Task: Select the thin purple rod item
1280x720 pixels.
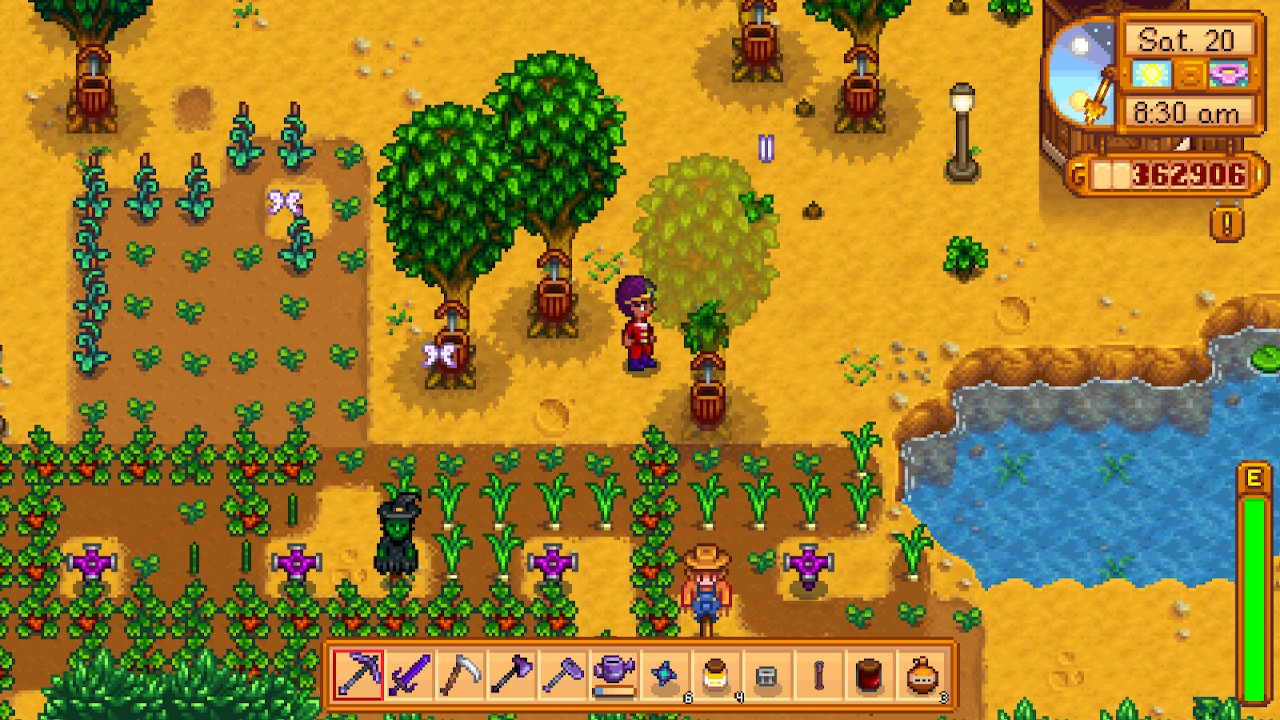Action: [x=818, y=675]
